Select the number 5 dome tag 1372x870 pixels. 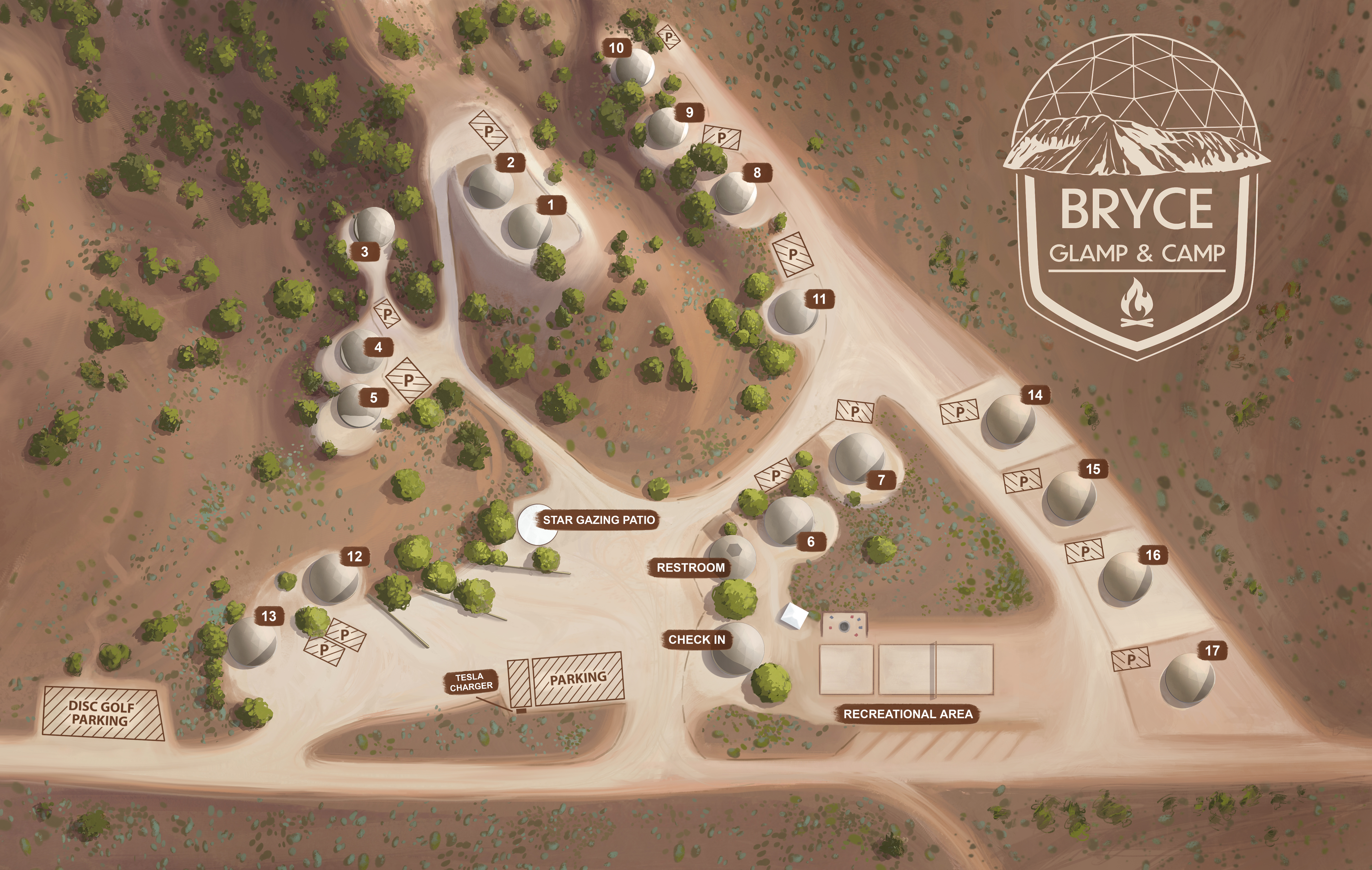point(374,398)
